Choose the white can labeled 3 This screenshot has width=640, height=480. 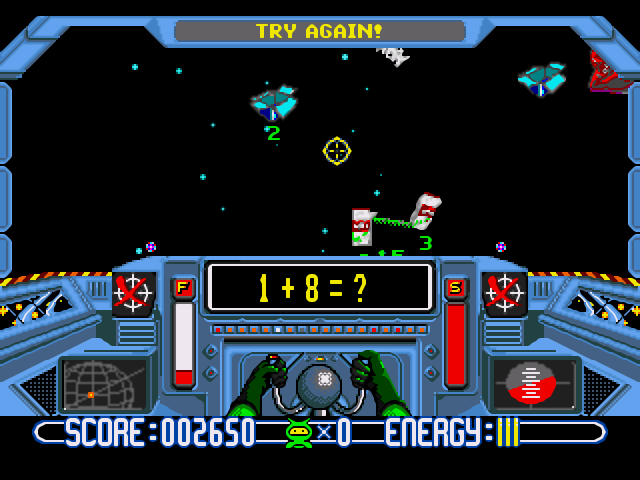(x=426, y=211)
